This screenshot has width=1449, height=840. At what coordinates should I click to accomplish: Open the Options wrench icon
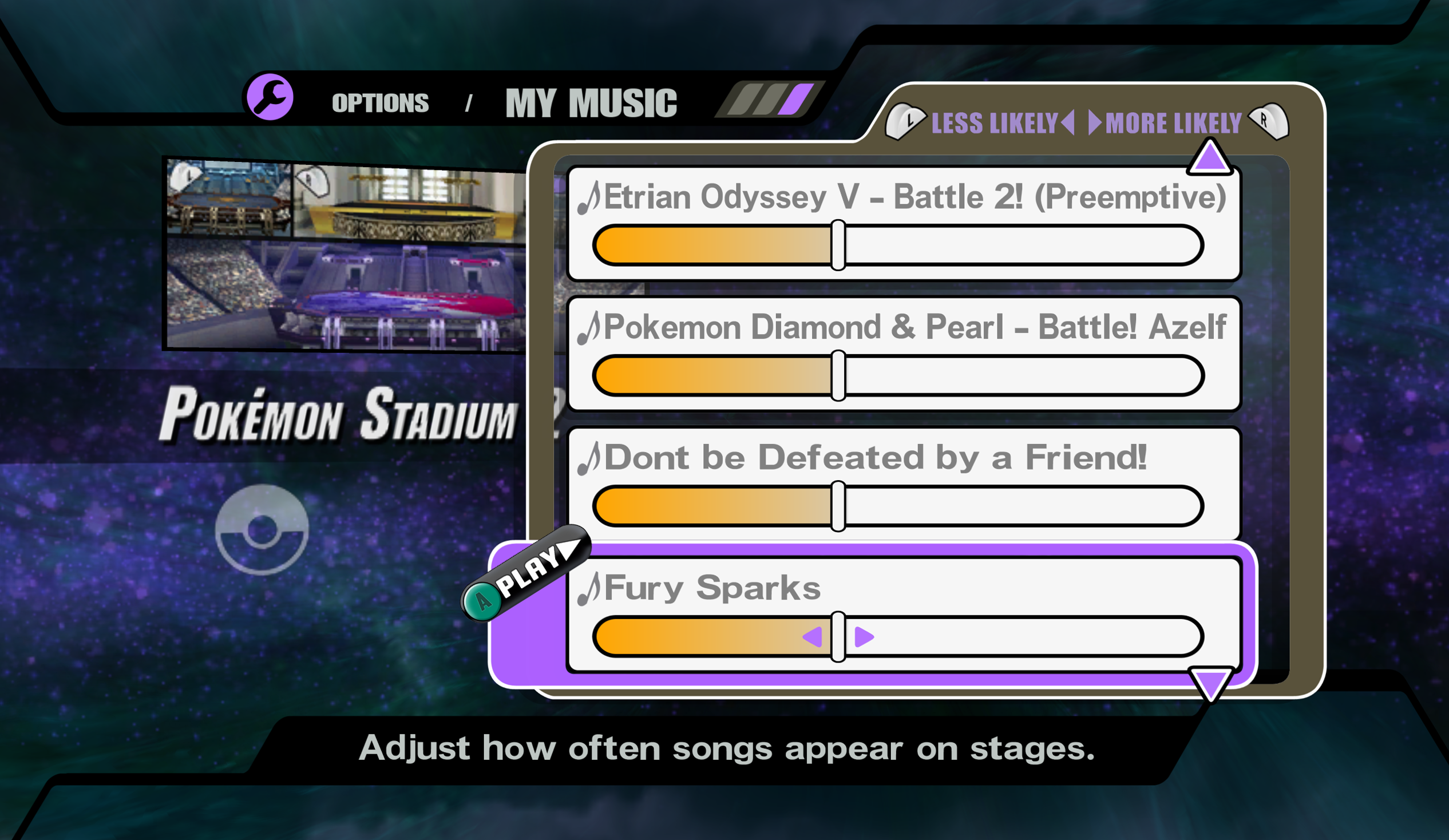pos(270,97)
